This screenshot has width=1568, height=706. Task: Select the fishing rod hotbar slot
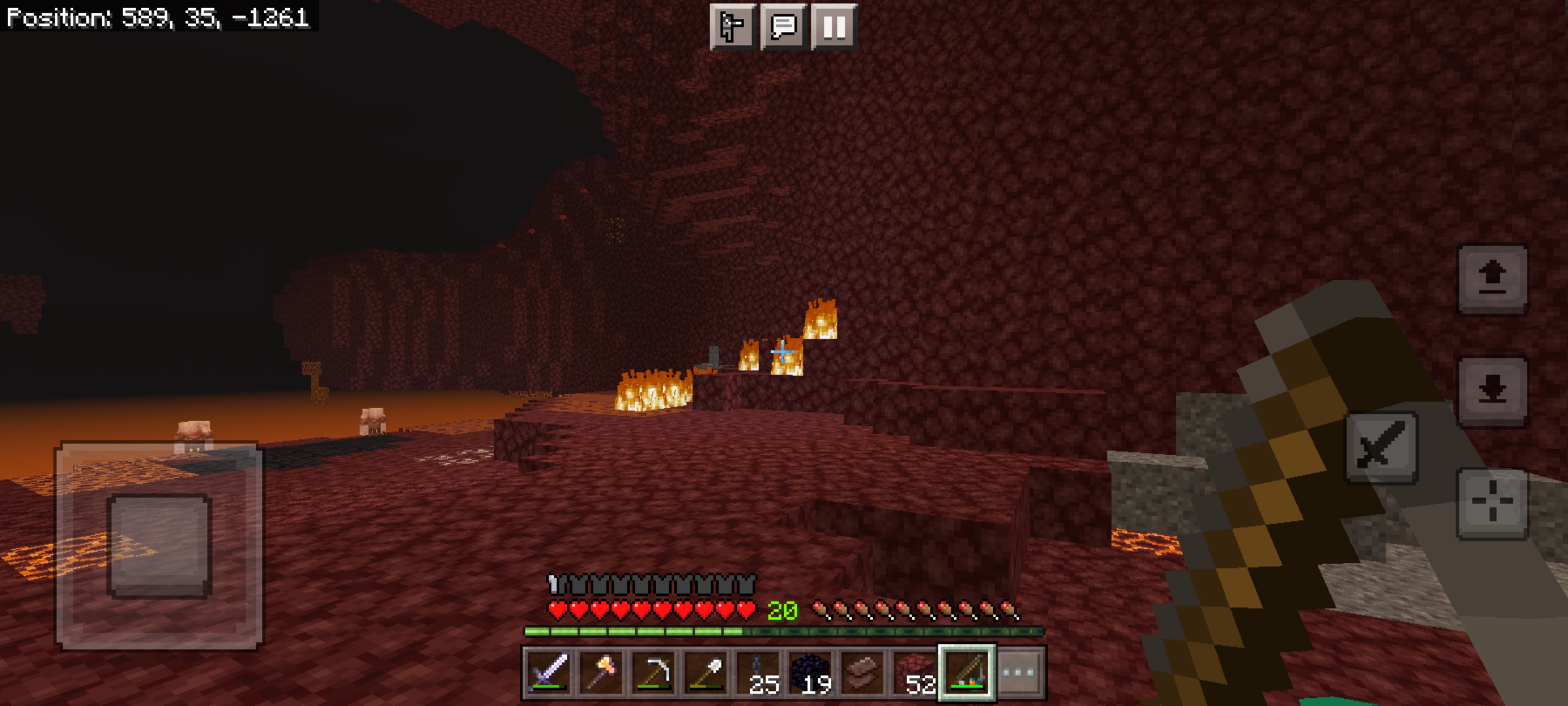pos(967,673)
